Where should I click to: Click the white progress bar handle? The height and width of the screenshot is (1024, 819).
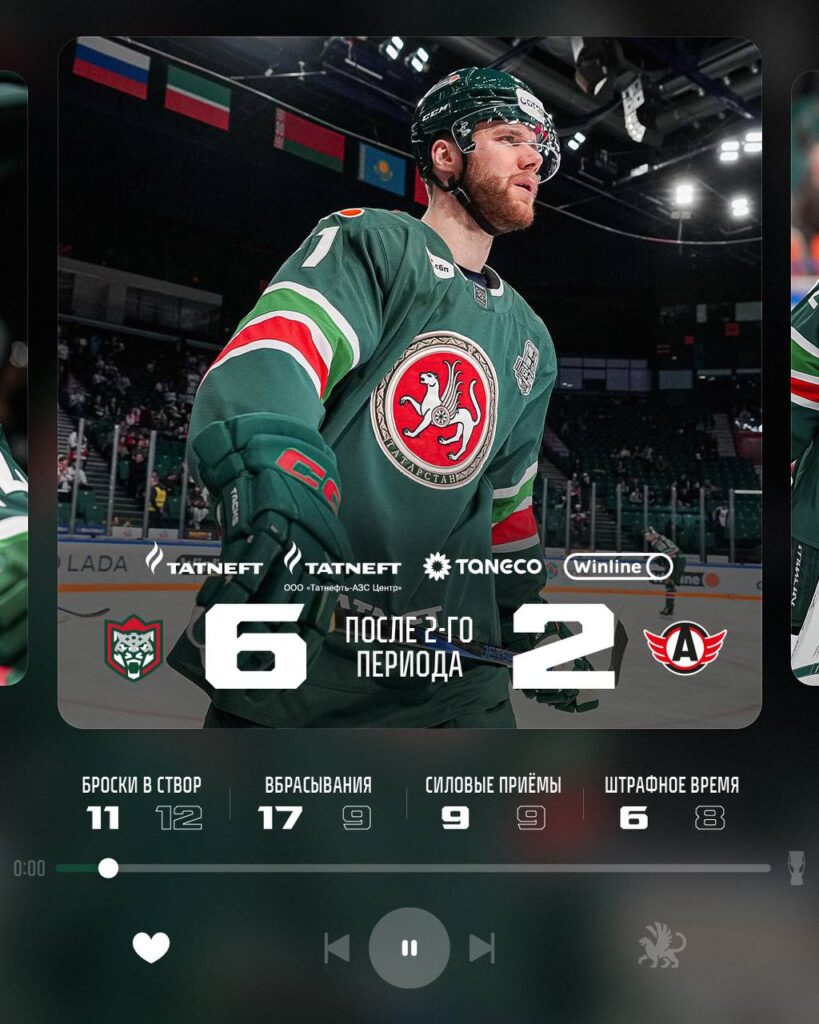pyautogui.click(x=108, y=868)
